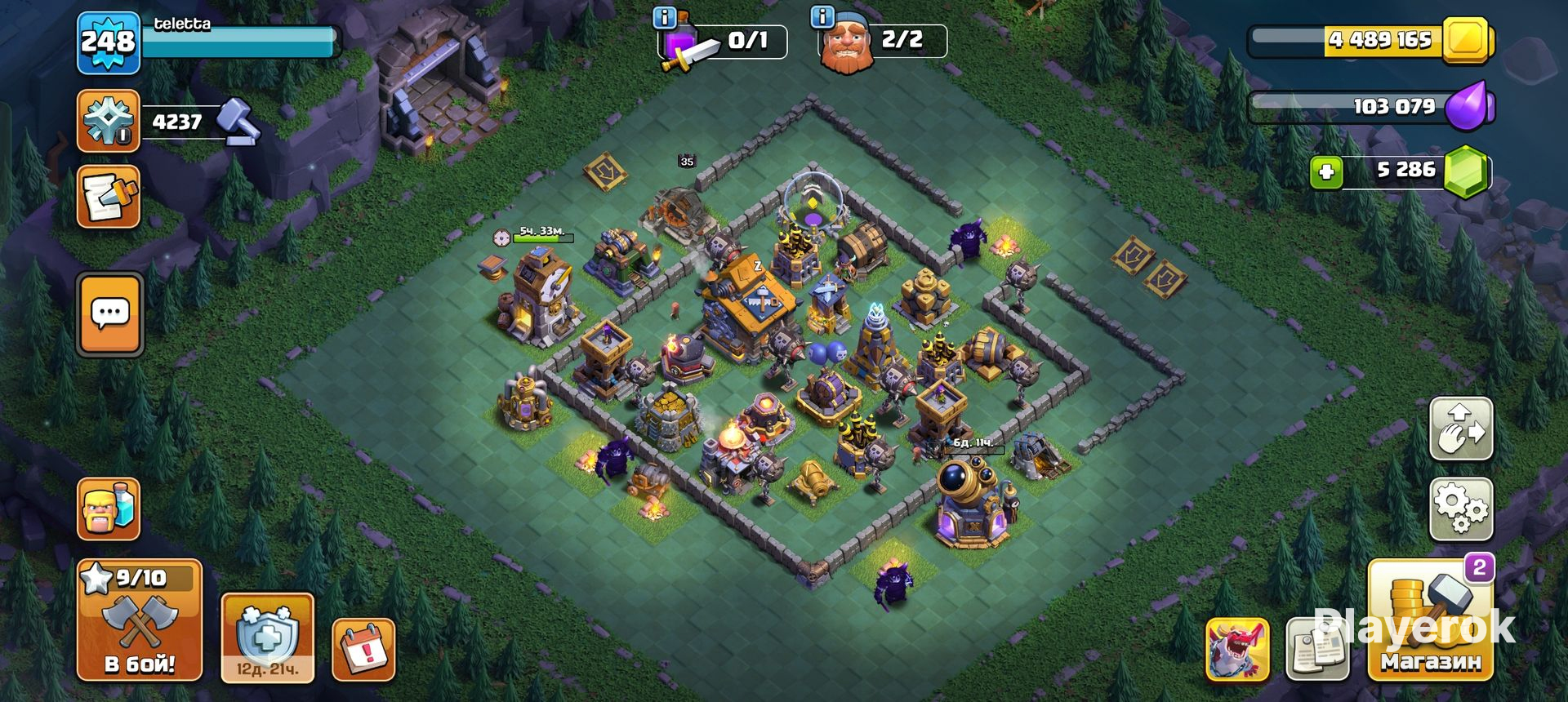The image size is (1568, 702).
Task: Click the player level 248 badge
Action: tap(108, 42)
